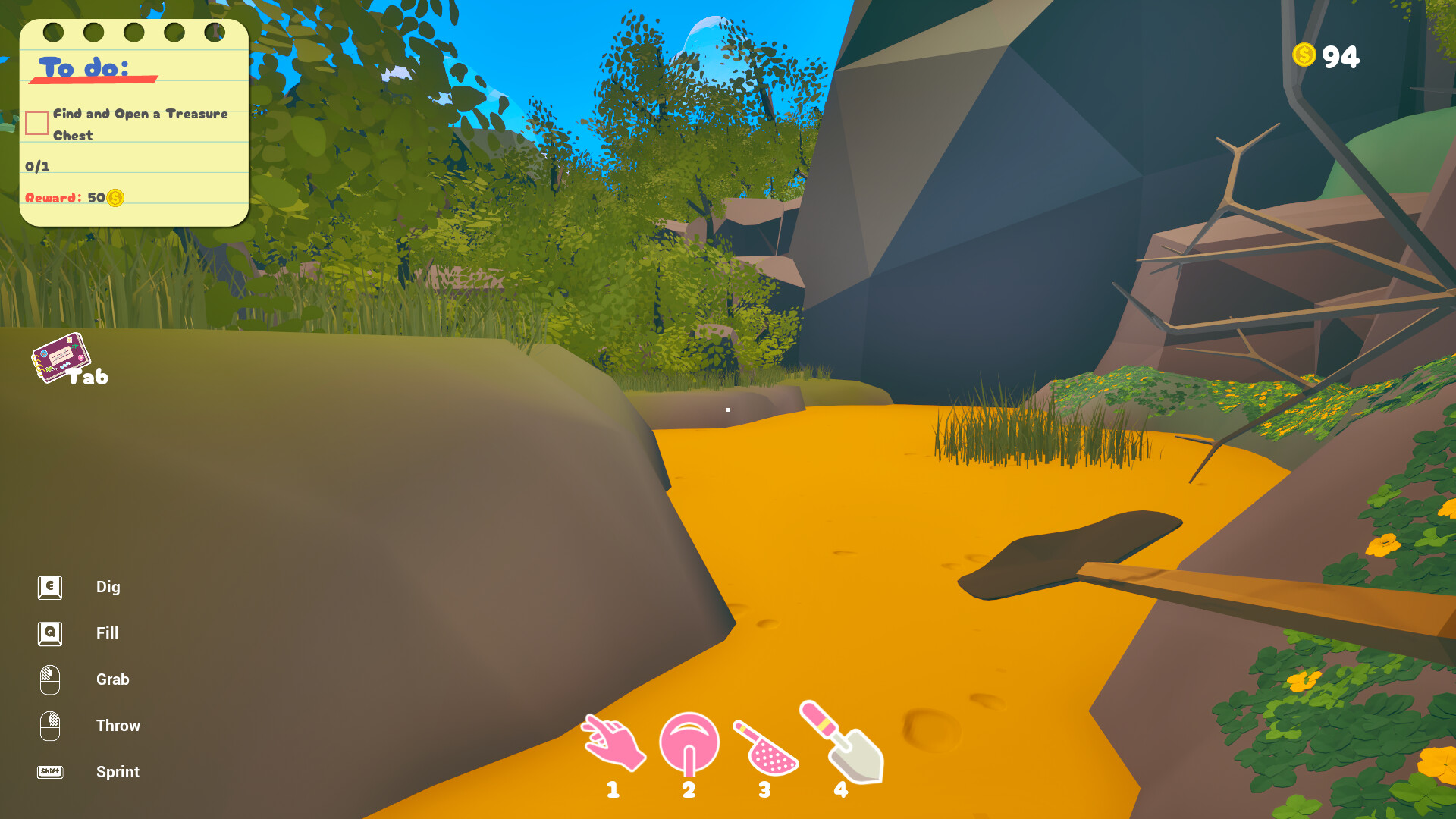Image resolution: width=1456 pixels, height=819 pixels.
Task: Click the coin icon beside Reward 50
Action: tap(114, 199)
